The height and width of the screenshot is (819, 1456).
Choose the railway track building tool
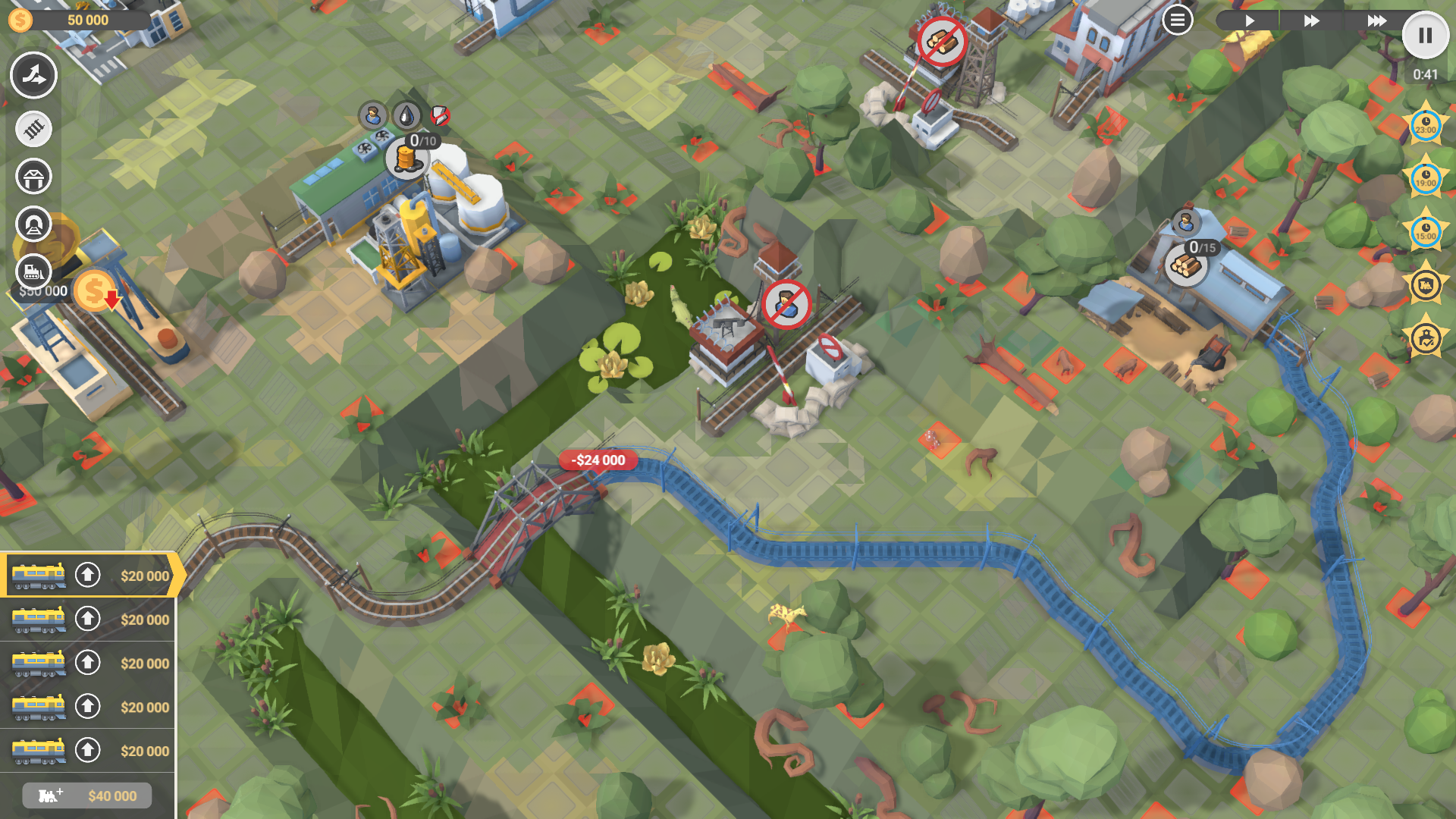click(33, 129)
